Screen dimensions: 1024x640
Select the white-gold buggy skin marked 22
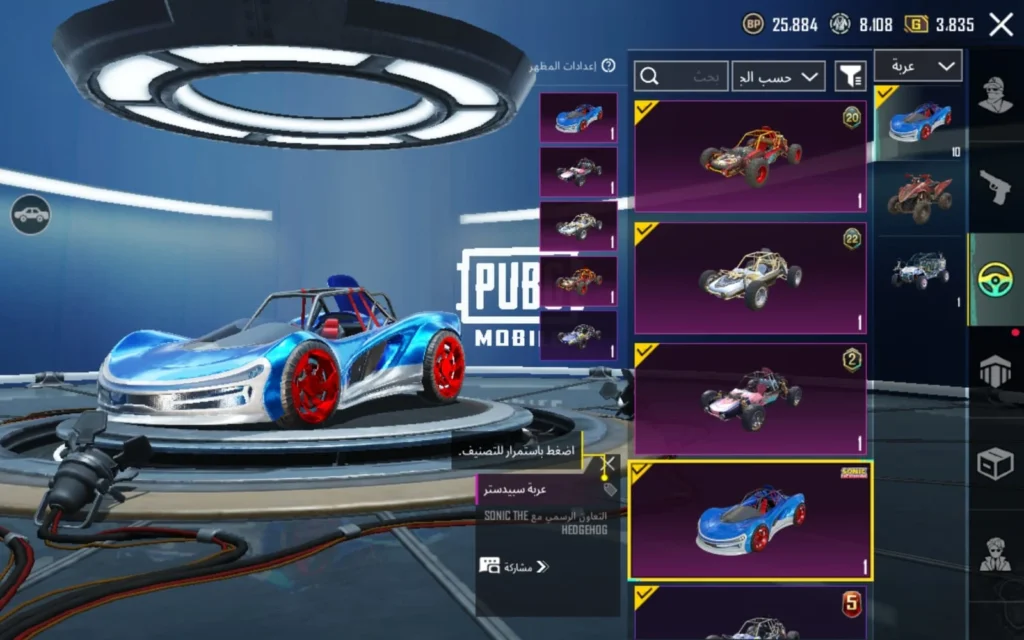[x=750, y=277]
